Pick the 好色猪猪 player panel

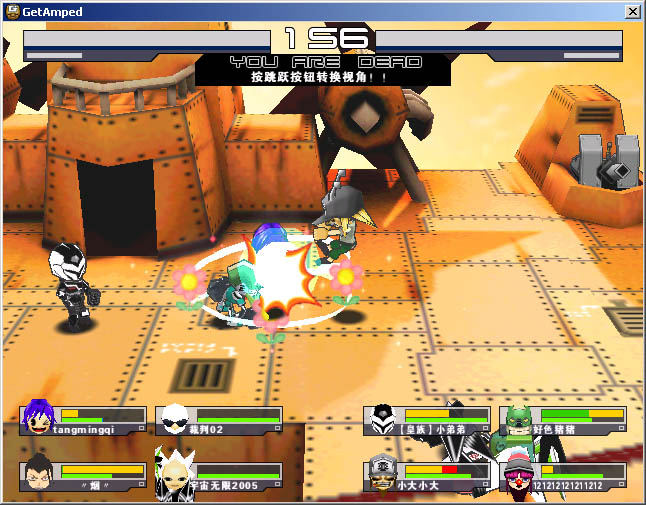coord(563,421)
